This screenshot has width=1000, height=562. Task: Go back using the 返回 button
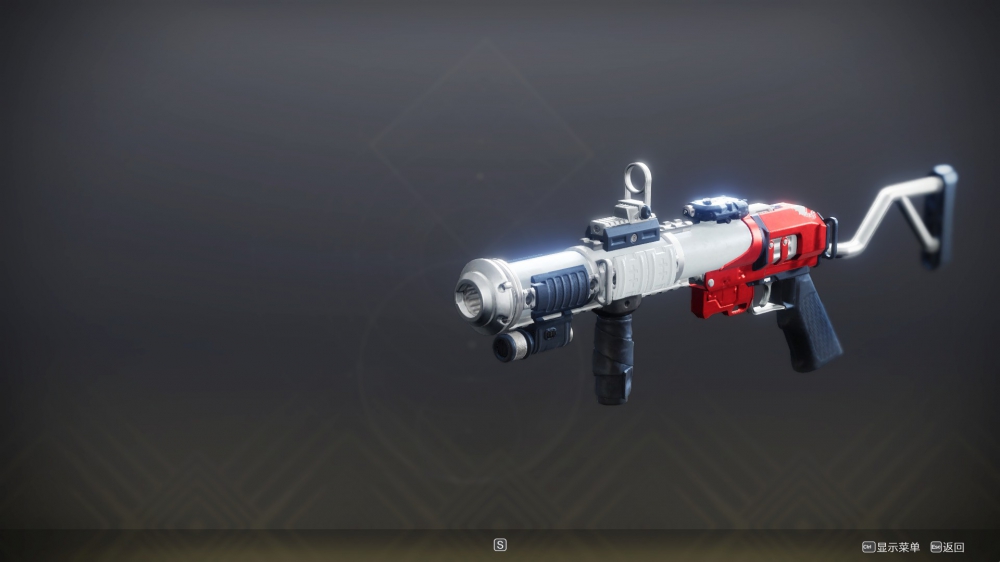948,547
